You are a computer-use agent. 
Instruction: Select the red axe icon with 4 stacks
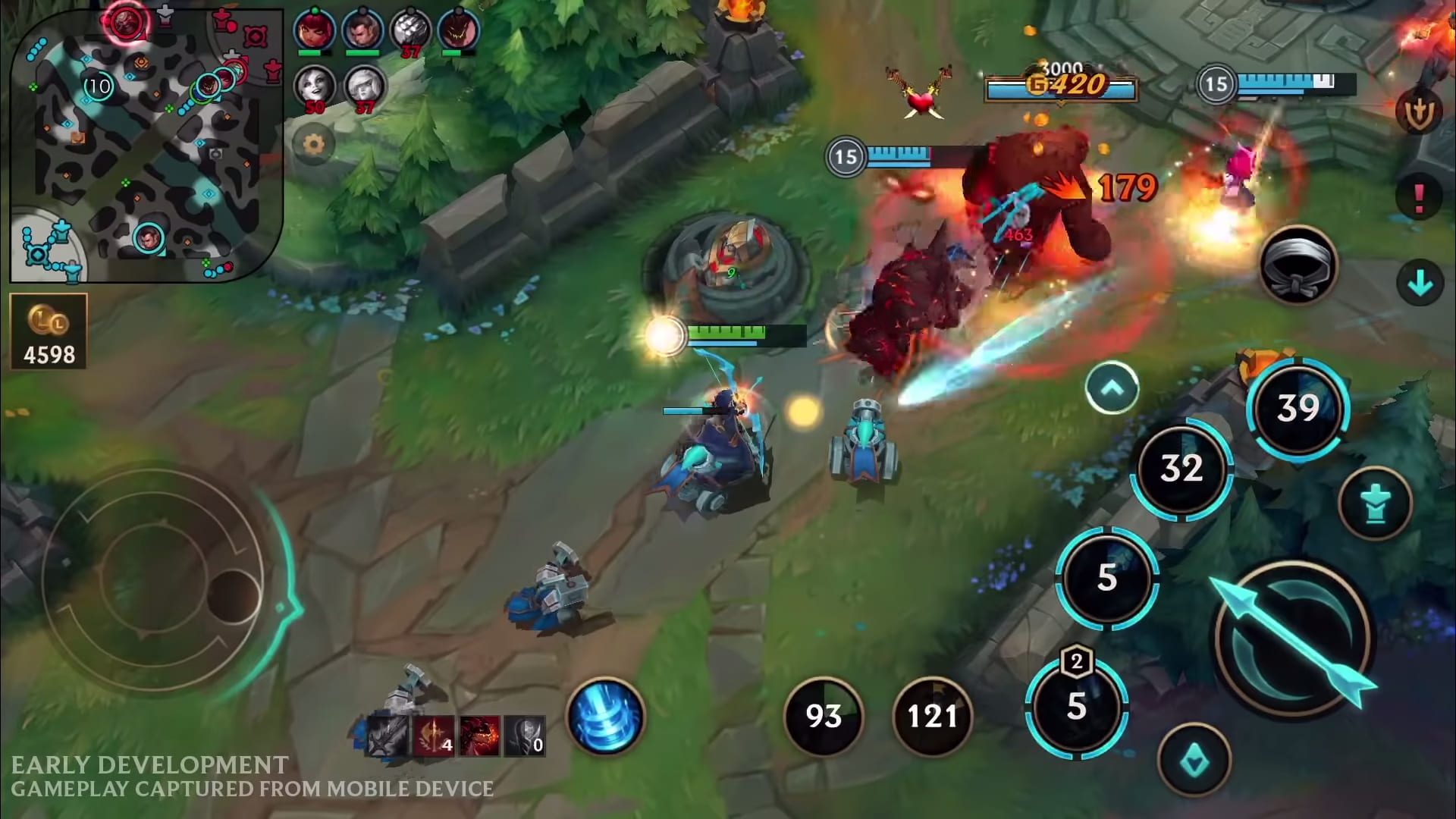click(x=434, y=736)
